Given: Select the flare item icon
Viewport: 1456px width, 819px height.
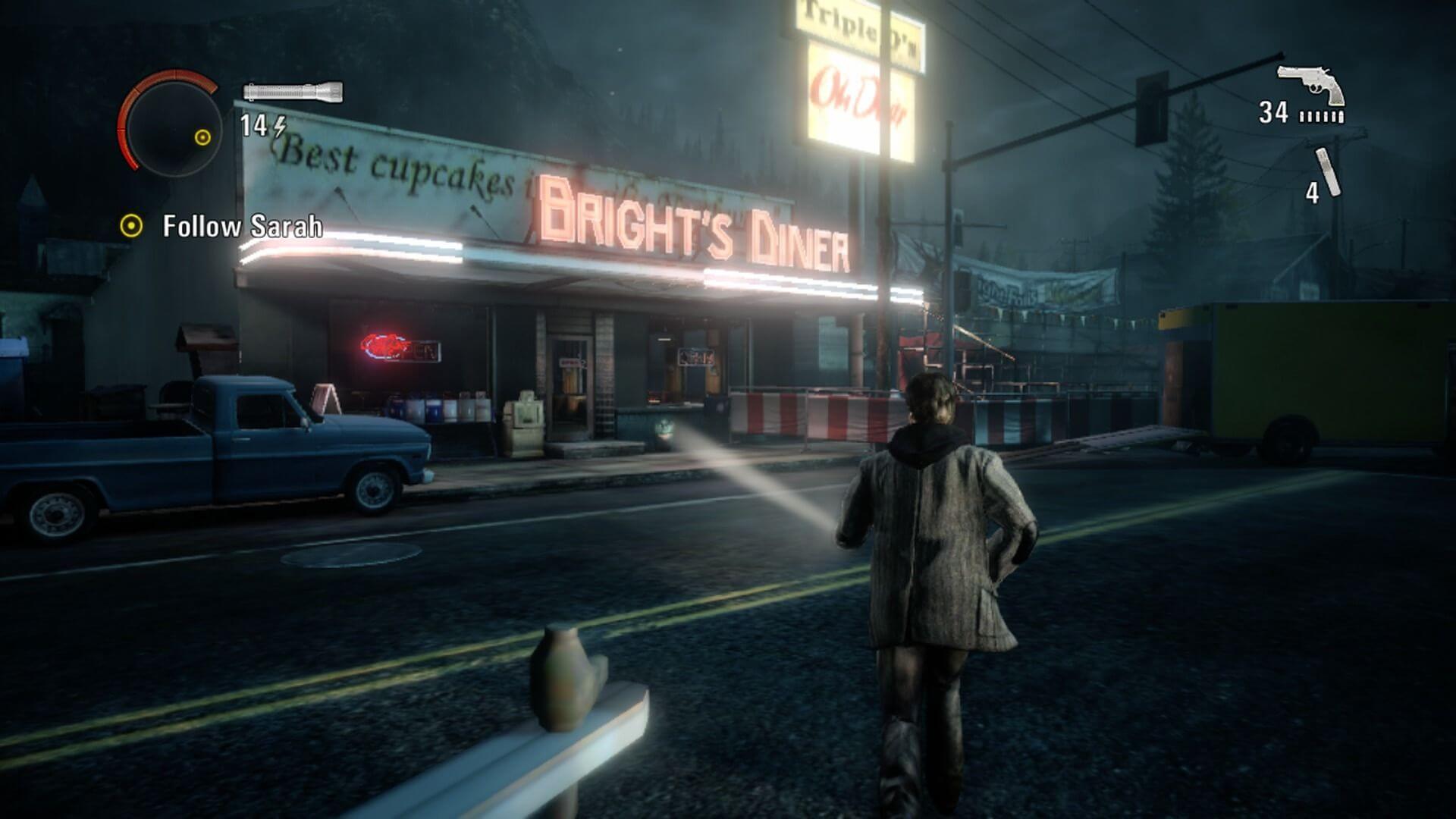Looking at the screenshot, I should 1328,171.
